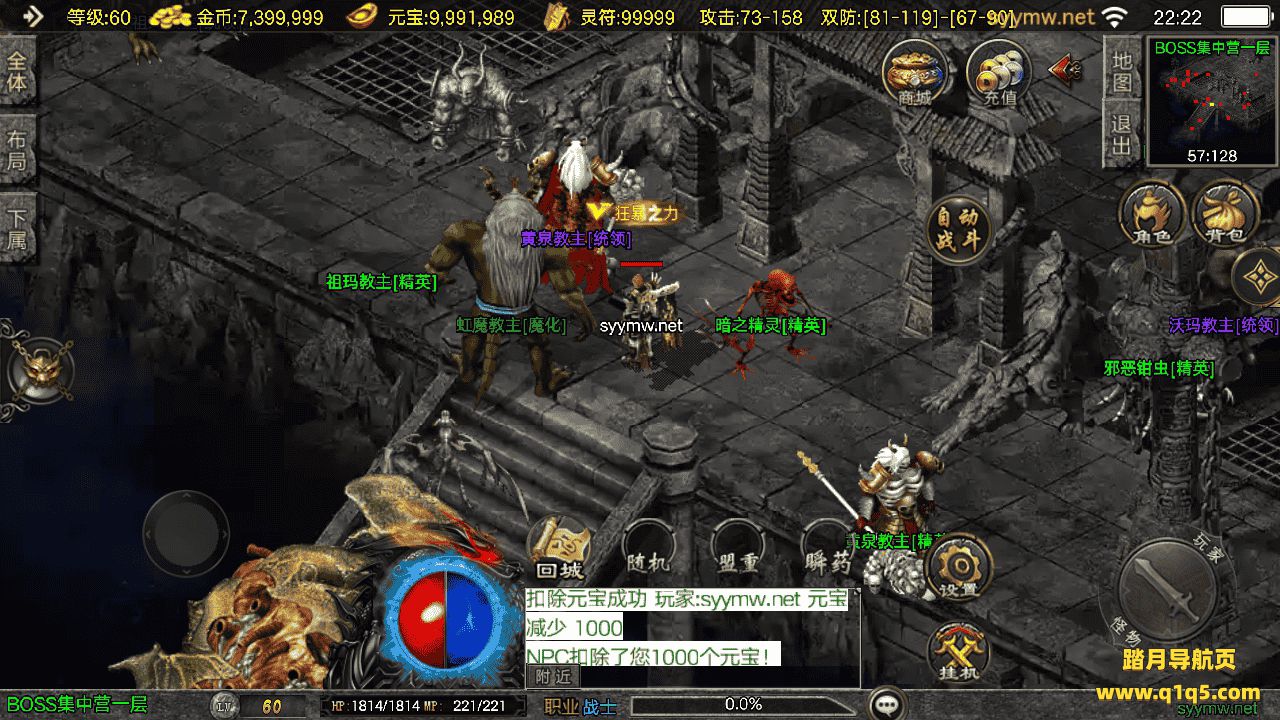Open the 背包 backpack
1280x720 pixels.
tap(1225, 213)
